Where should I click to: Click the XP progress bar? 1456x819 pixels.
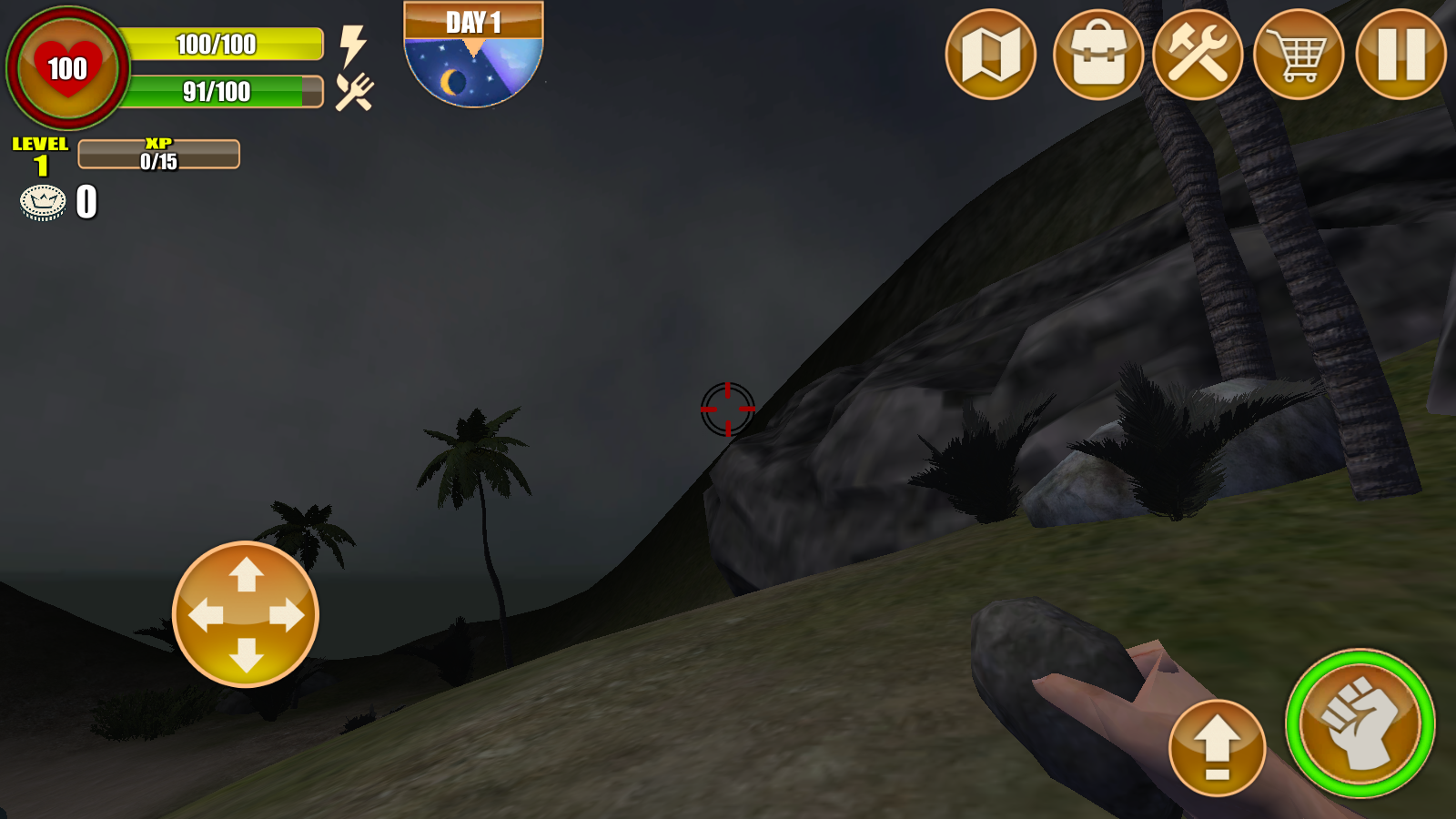tap(157, 153)
